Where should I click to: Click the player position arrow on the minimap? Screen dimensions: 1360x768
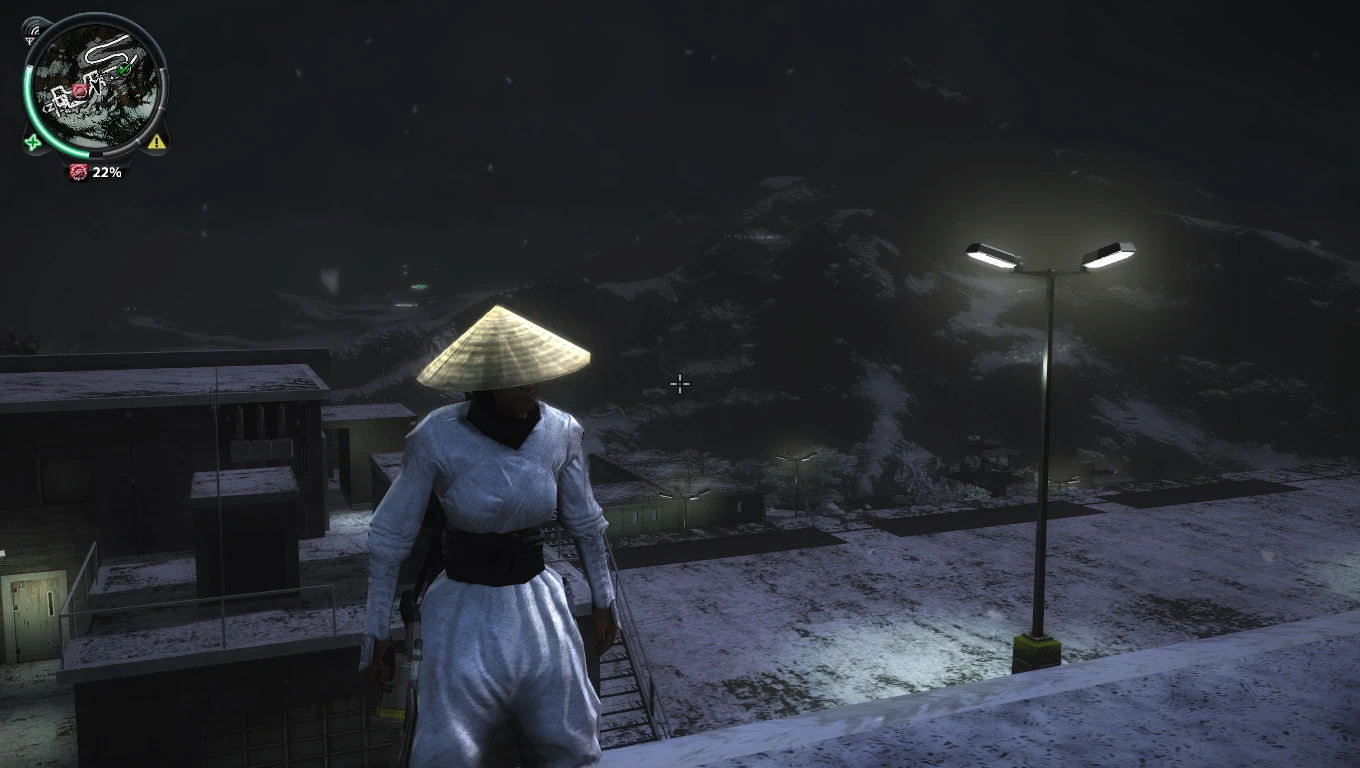point(95,85)
